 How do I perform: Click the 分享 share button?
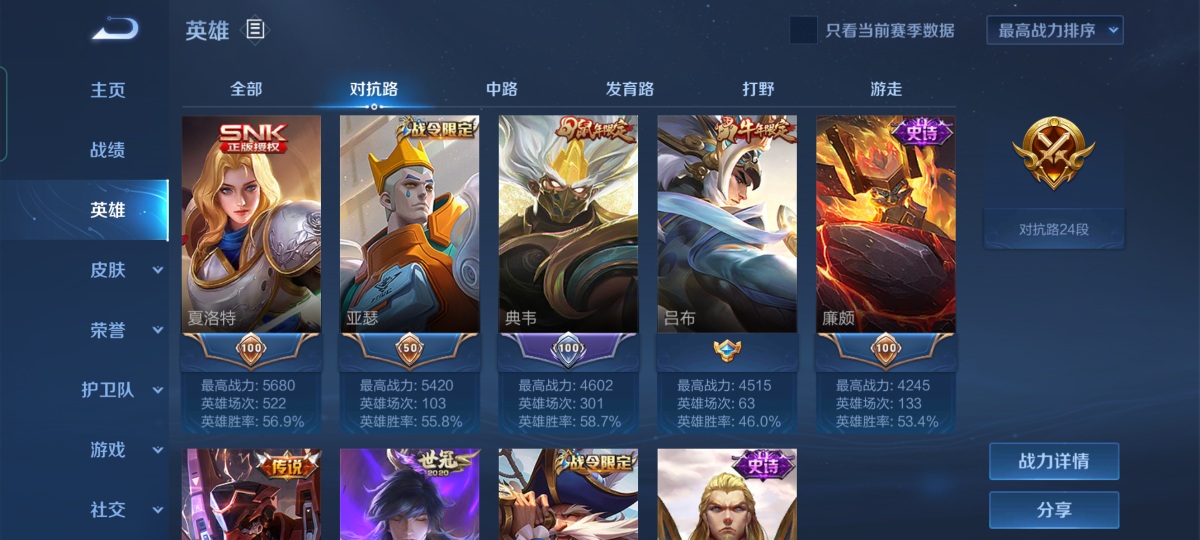(1054, 510)
